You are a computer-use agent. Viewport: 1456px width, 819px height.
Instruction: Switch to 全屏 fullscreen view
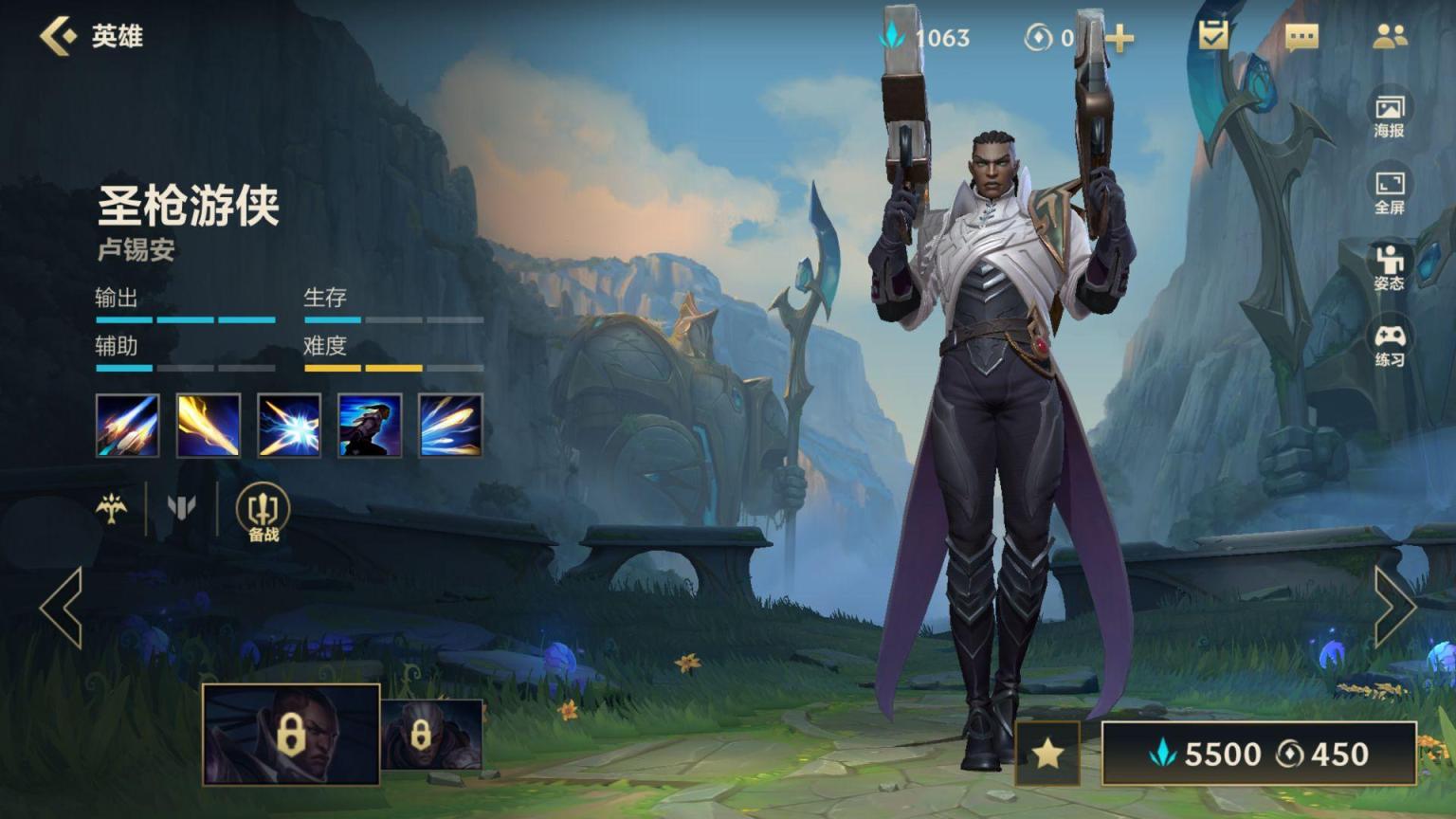coord(1389,192)
